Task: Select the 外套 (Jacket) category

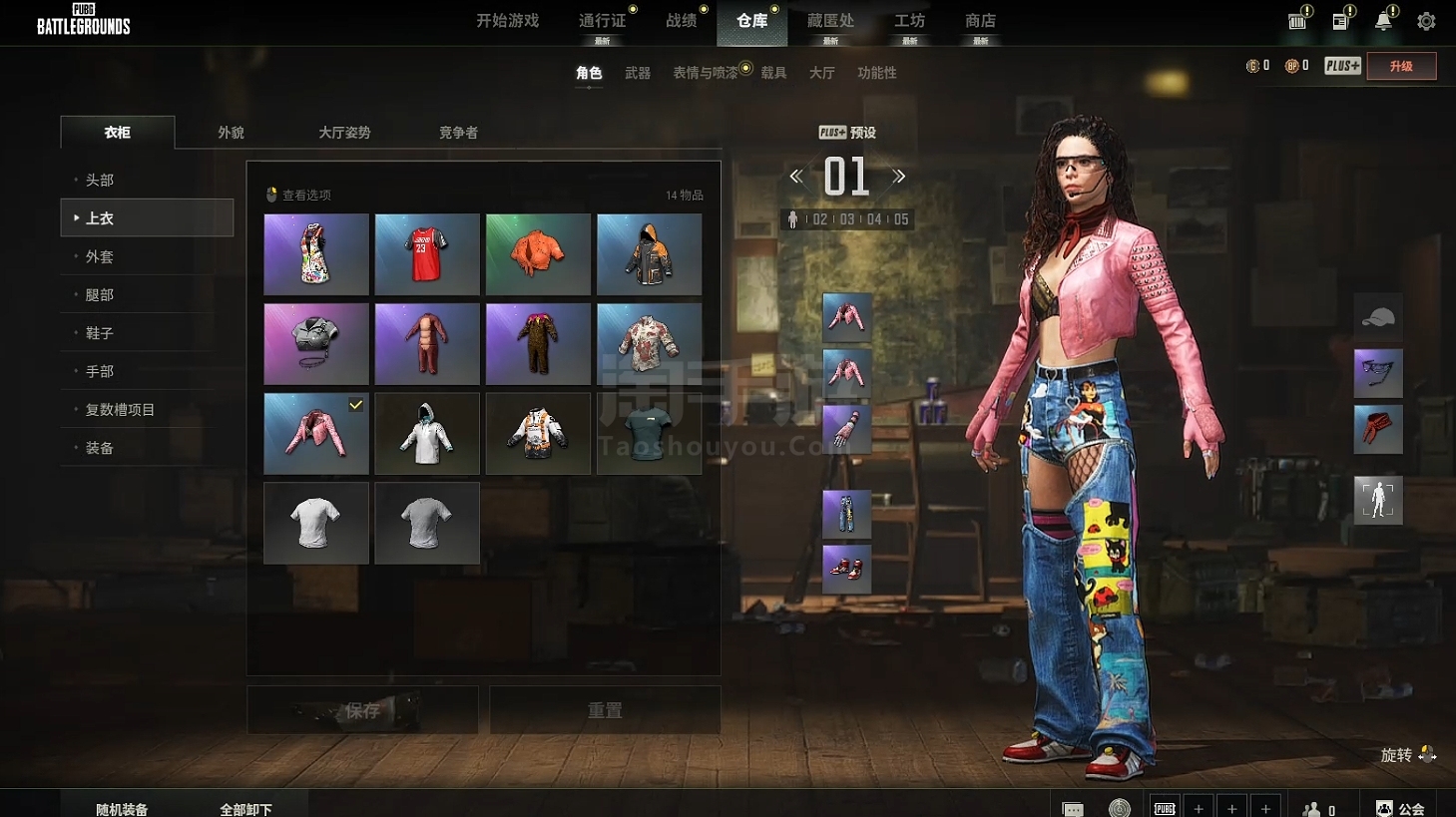Action: (100, 257)
